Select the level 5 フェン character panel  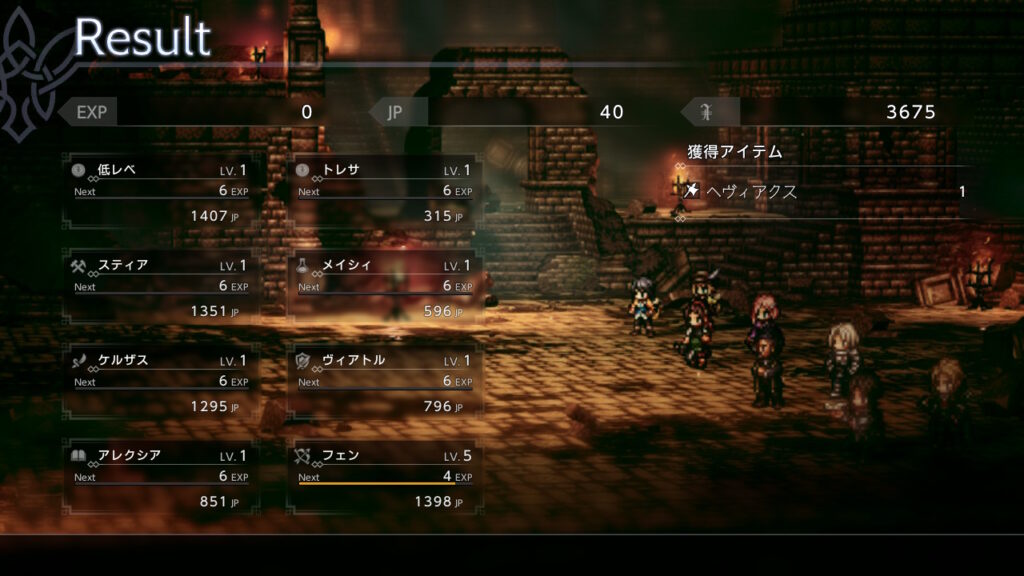[384, 478]
